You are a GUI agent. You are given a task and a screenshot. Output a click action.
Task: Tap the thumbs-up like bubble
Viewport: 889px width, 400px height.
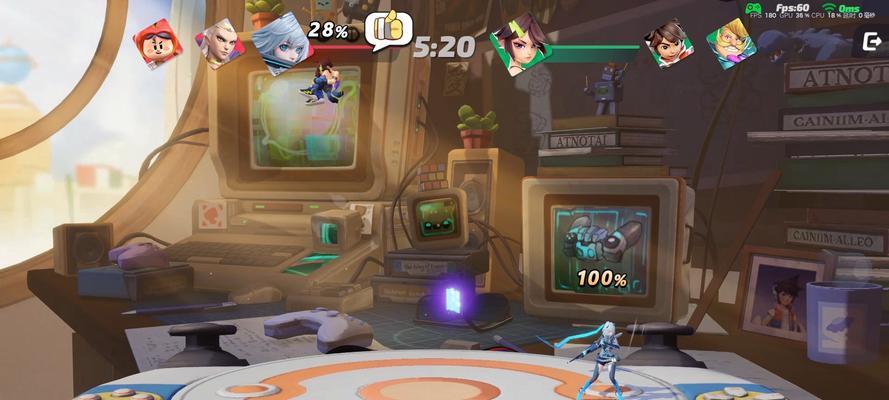coord(389,30)
